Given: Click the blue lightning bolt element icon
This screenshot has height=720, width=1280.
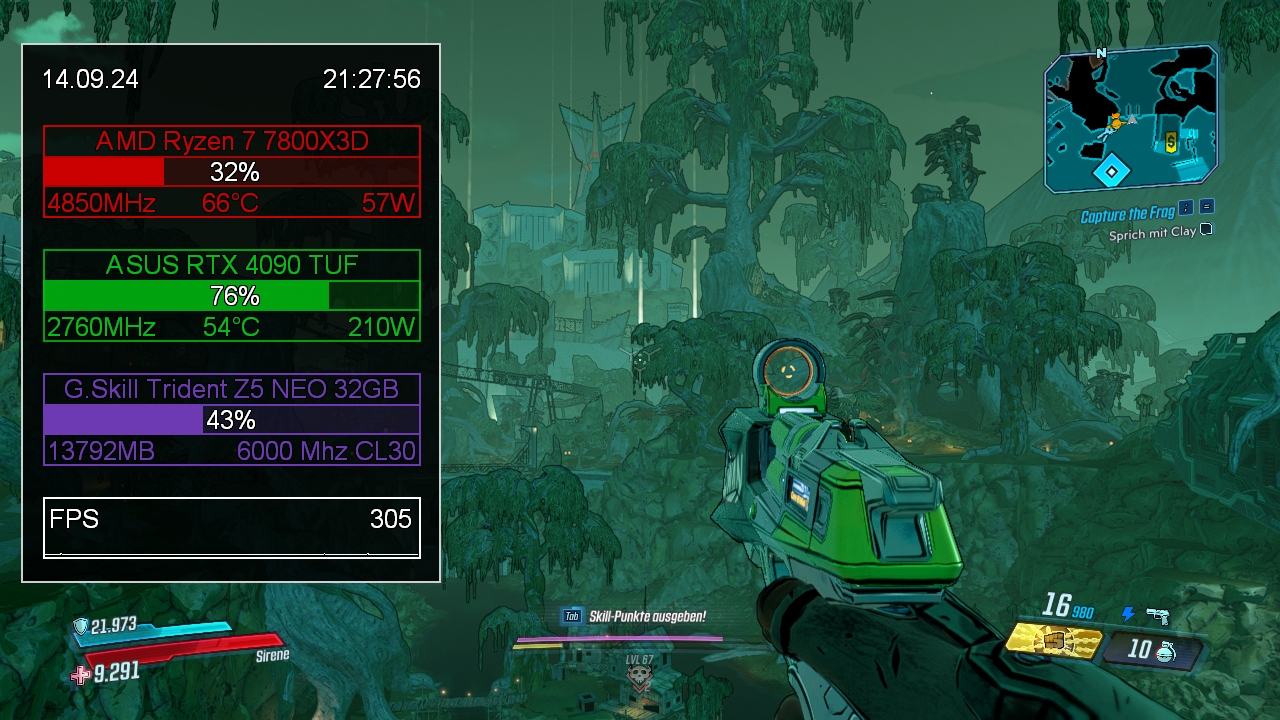Looking at the screenshot, I should [x=1129, y=614].
